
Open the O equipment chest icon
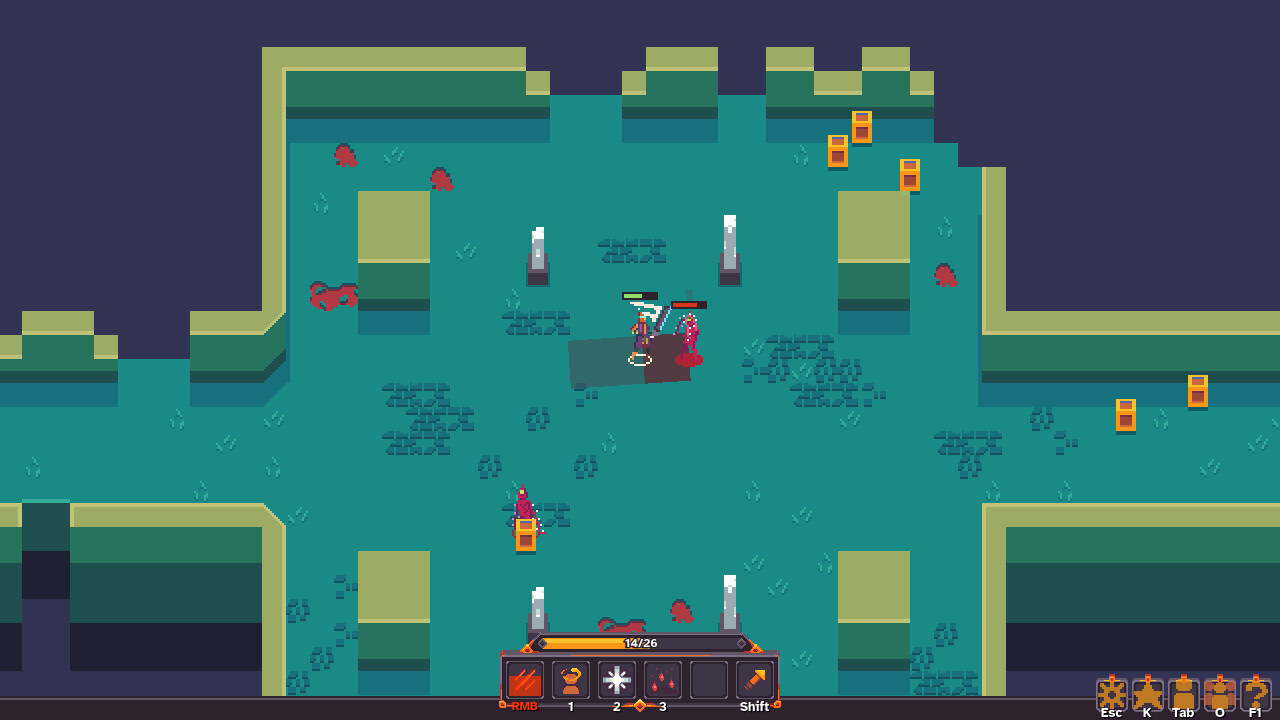point(1218,692)
